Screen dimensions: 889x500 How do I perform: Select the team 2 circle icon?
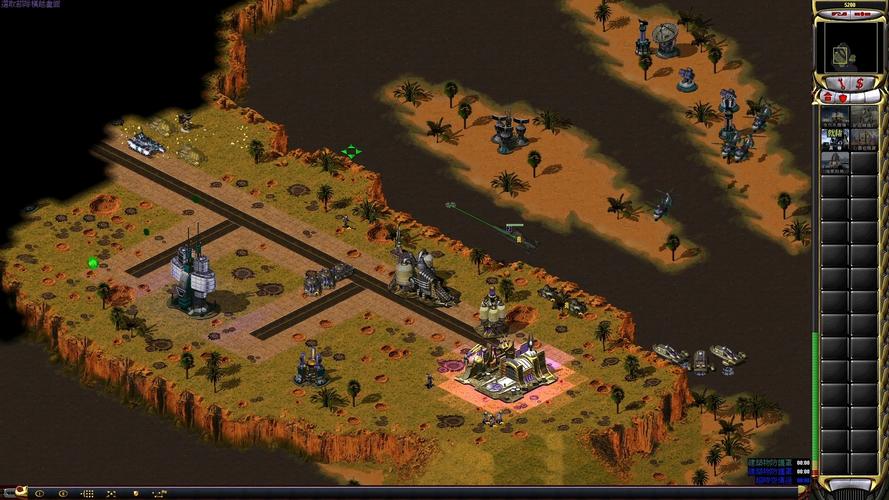coord(63,493)
